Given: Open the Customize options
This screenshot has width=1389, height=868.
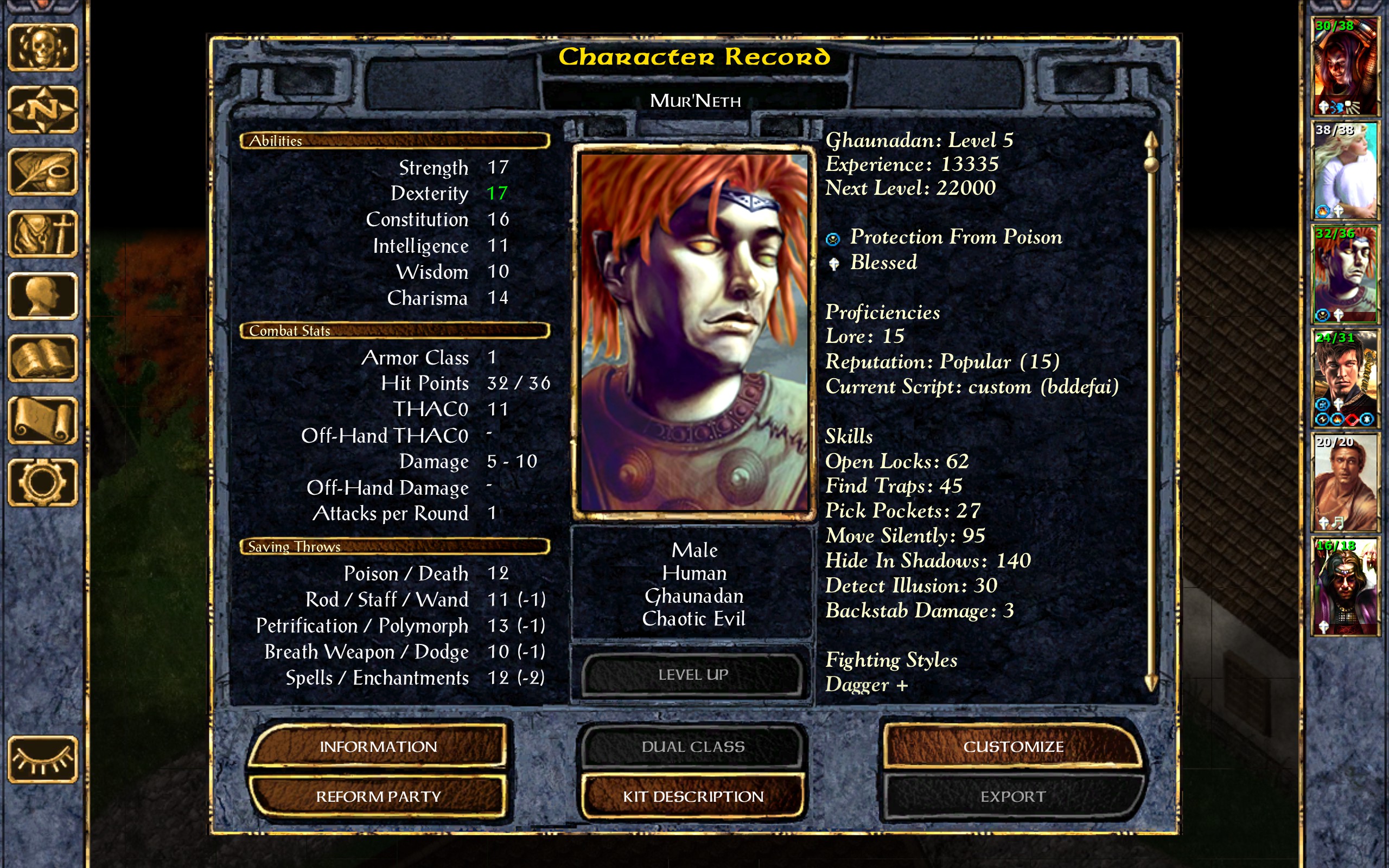Looking at the screenshot, I should [x=1013, y=746].
